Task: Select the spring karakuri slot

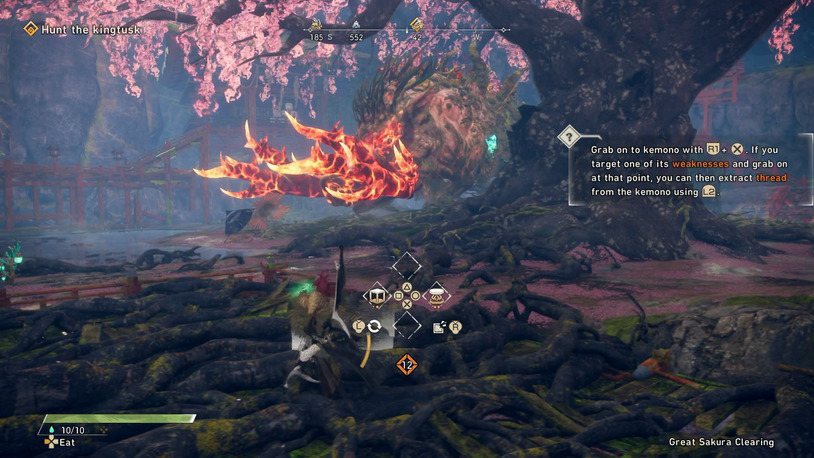Action: [x=437, y=296]
